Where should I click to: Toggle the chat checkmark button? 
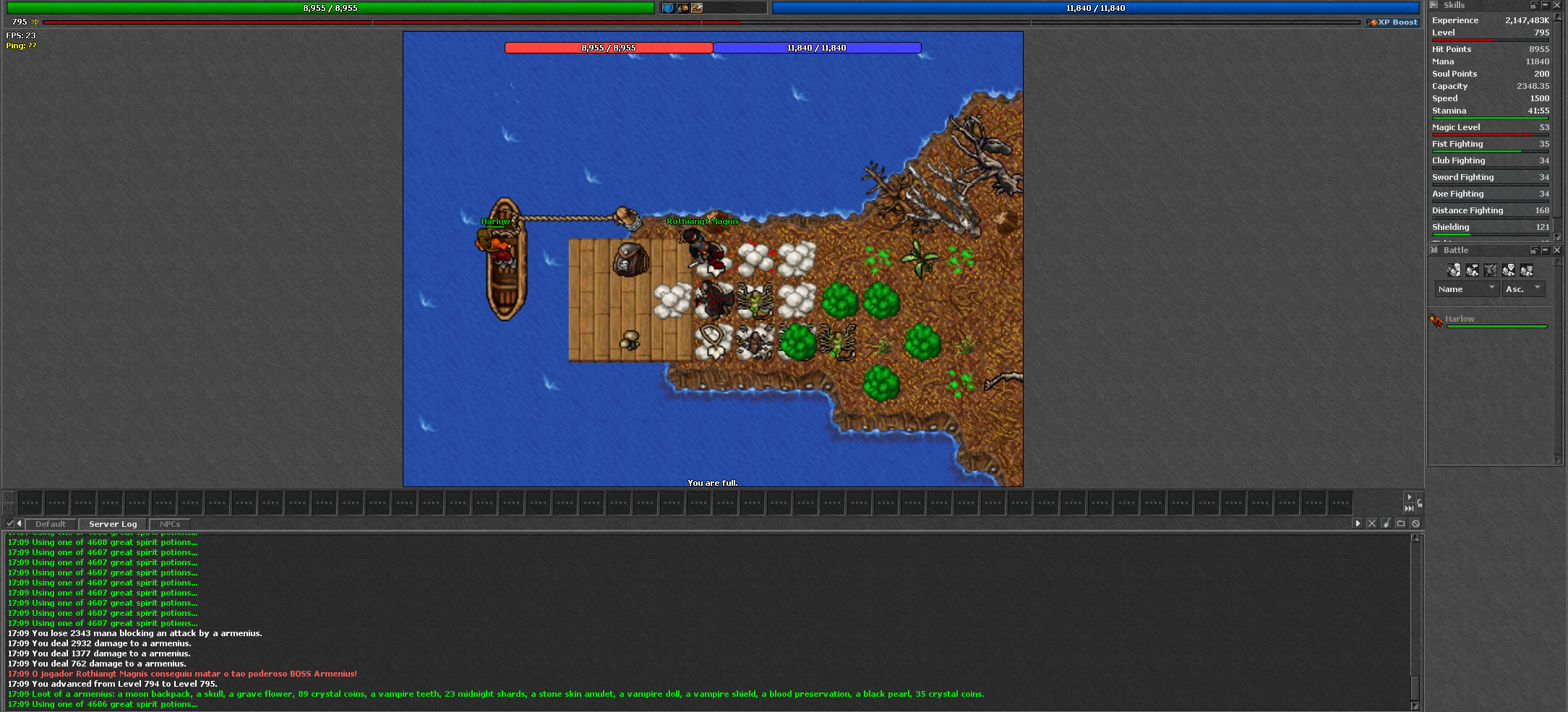[x=9, y=523]
